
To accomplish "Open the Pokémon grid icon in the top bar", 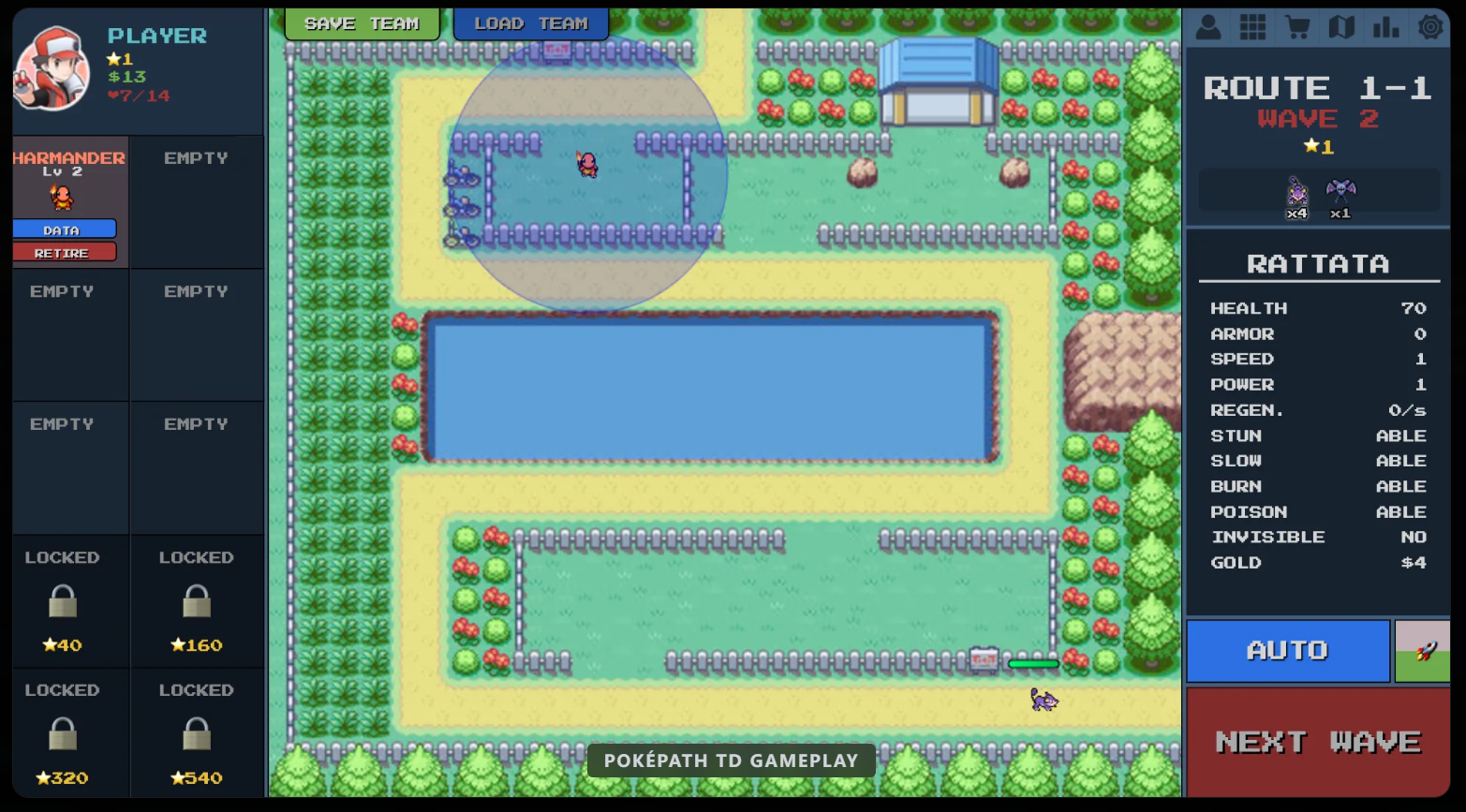I will 1252,27.
